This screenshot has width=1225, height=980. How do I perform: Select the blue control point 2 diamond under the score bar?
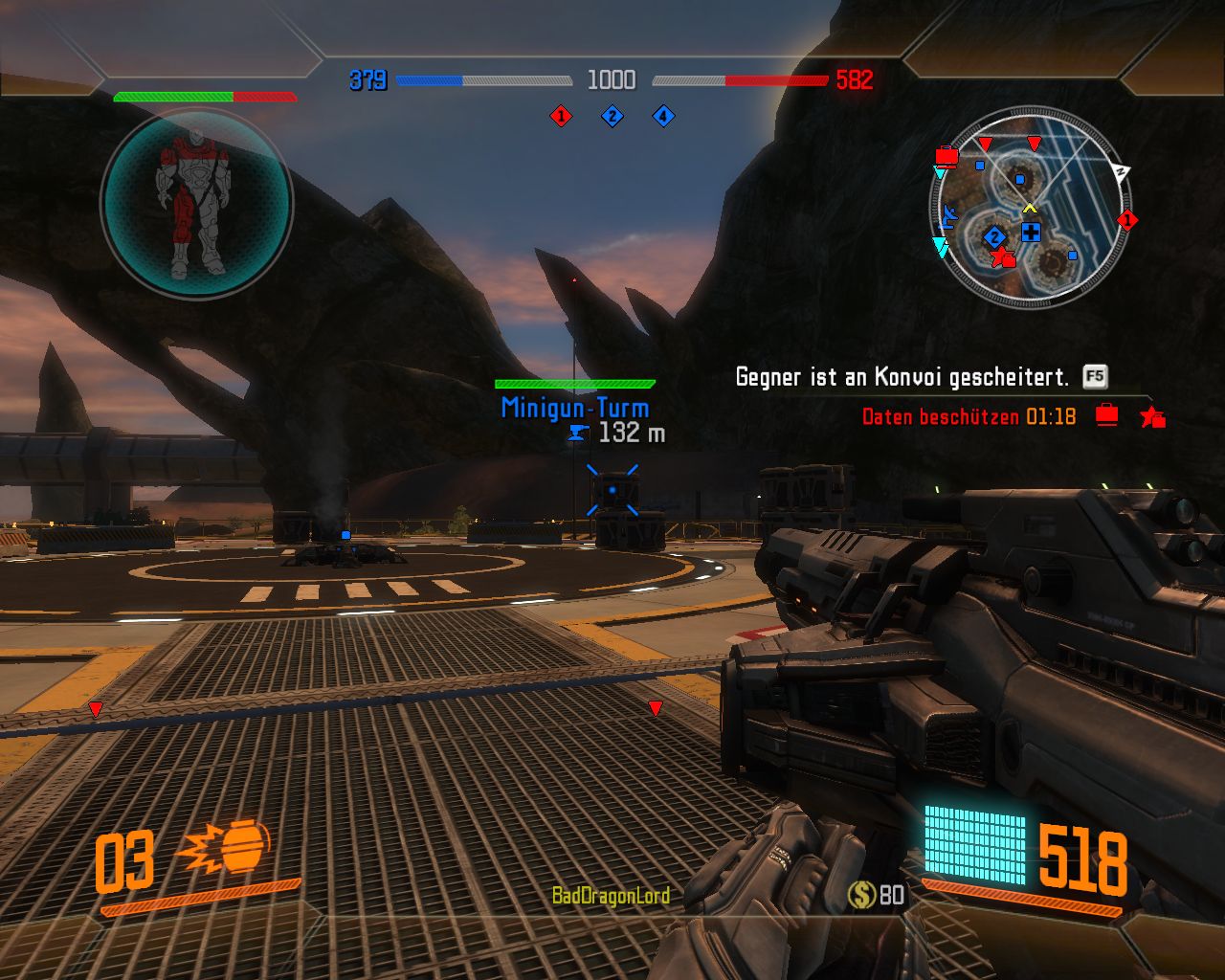612,116
